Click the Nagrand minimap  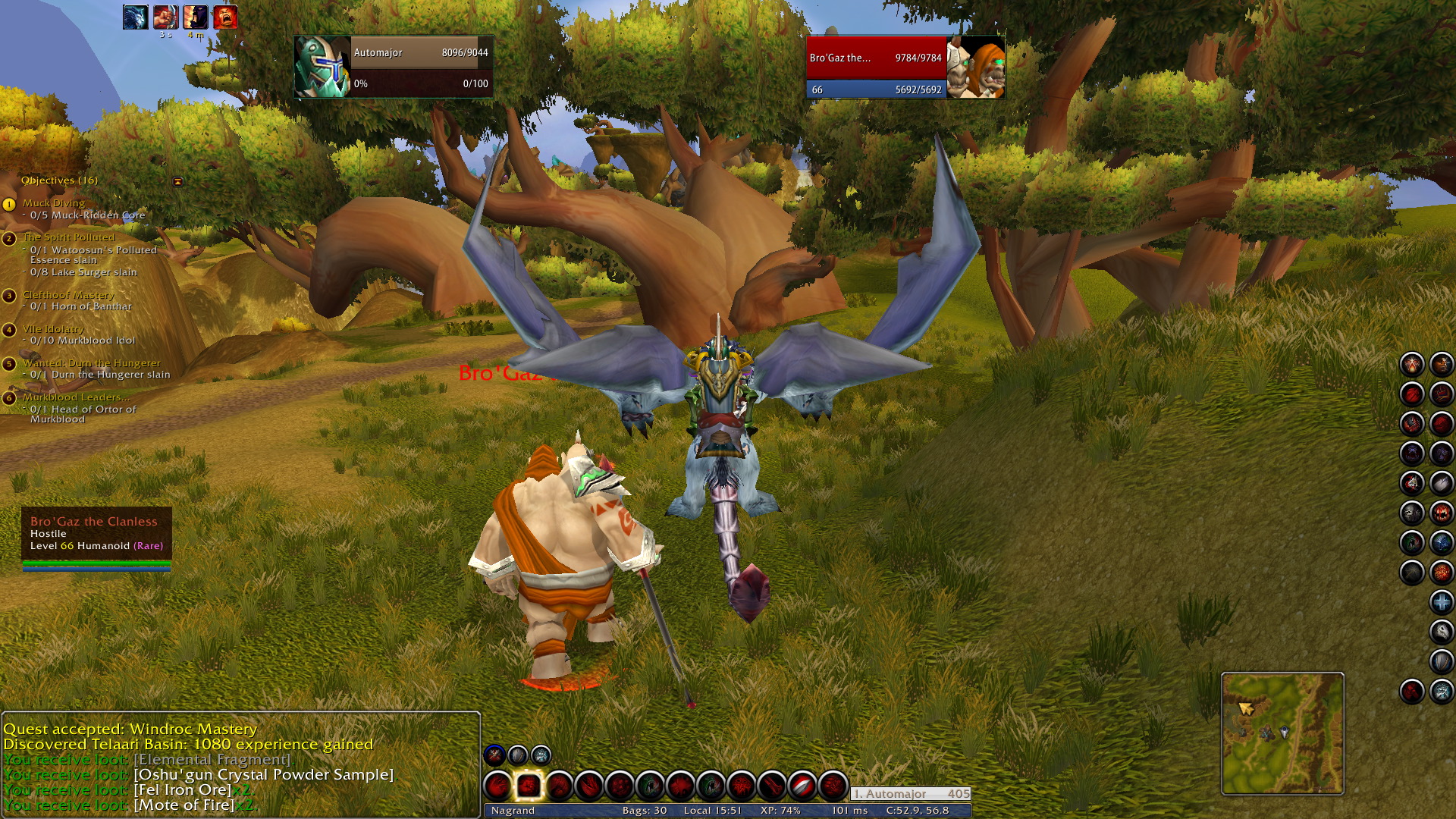(1282, 733)
